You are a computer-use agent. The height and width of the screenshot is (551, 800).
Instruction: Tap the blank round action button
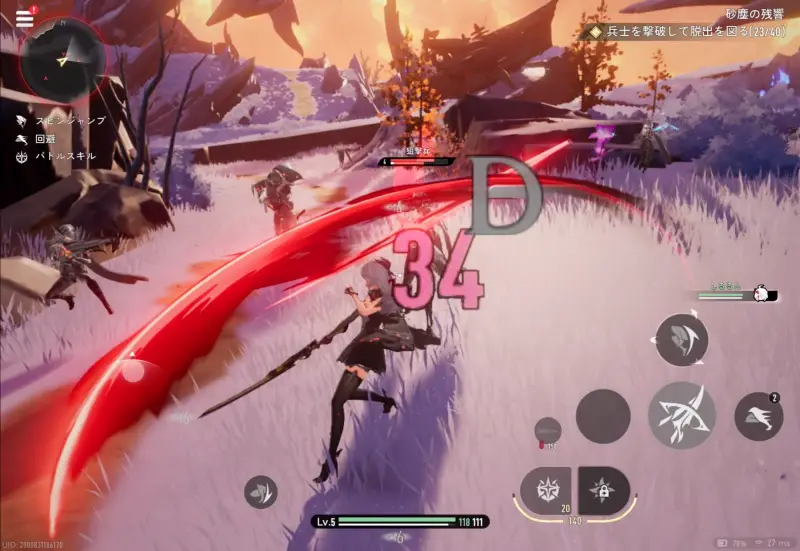[604, 416]
